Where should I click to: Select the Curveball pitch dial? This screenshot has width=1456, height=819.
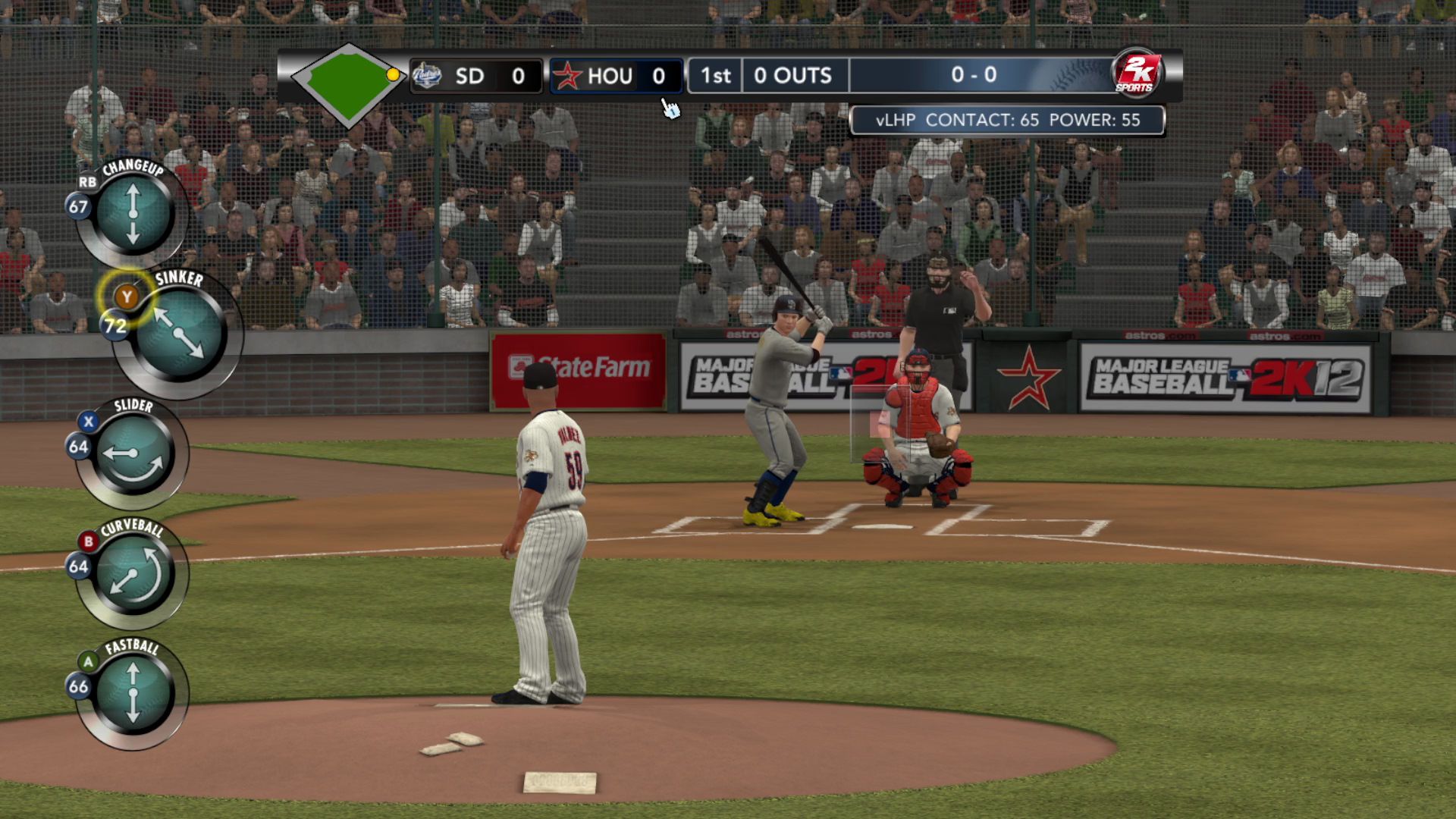point(134,574)
